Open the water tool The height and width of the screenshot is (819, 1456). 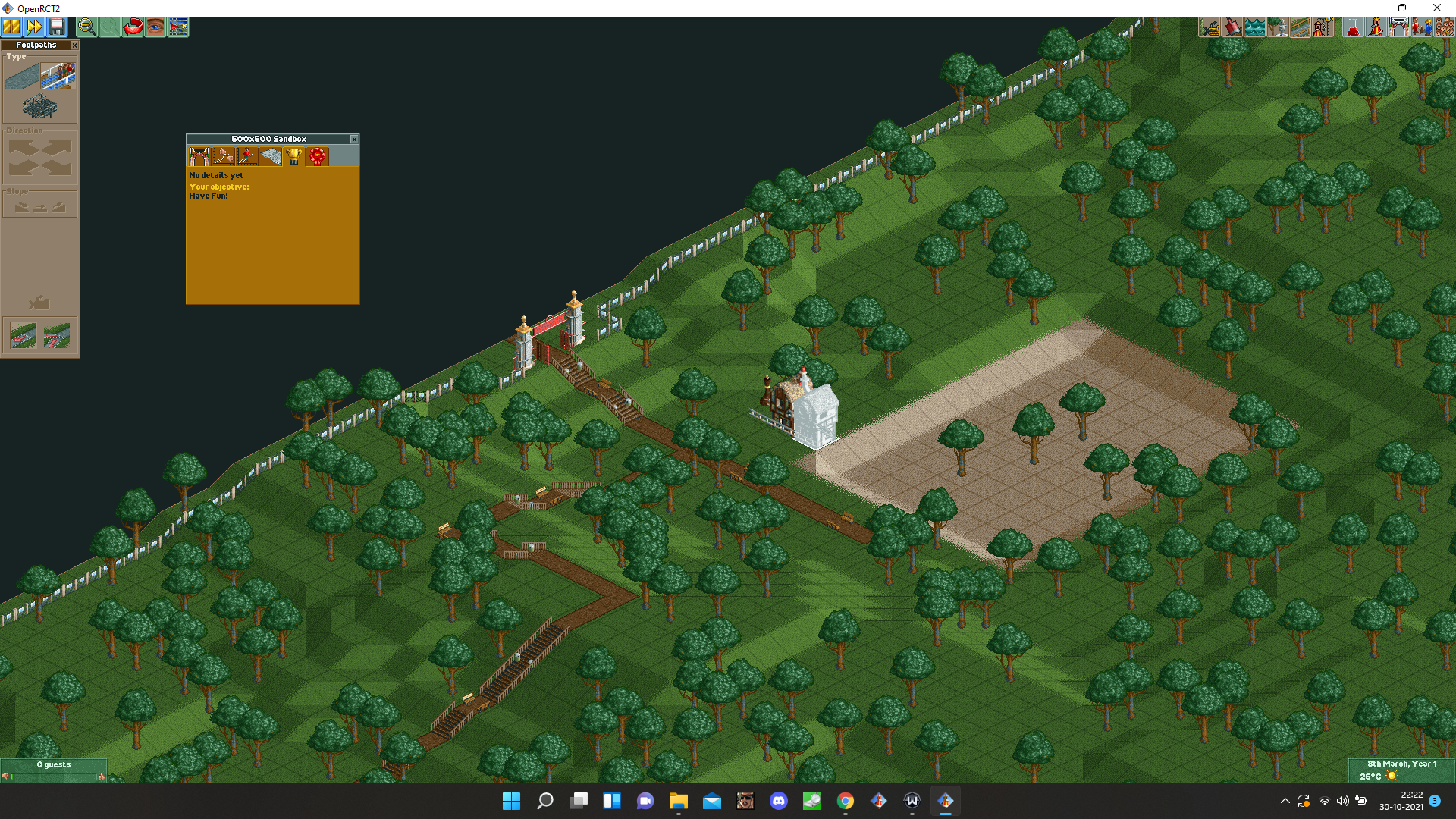coord(1253,27)
